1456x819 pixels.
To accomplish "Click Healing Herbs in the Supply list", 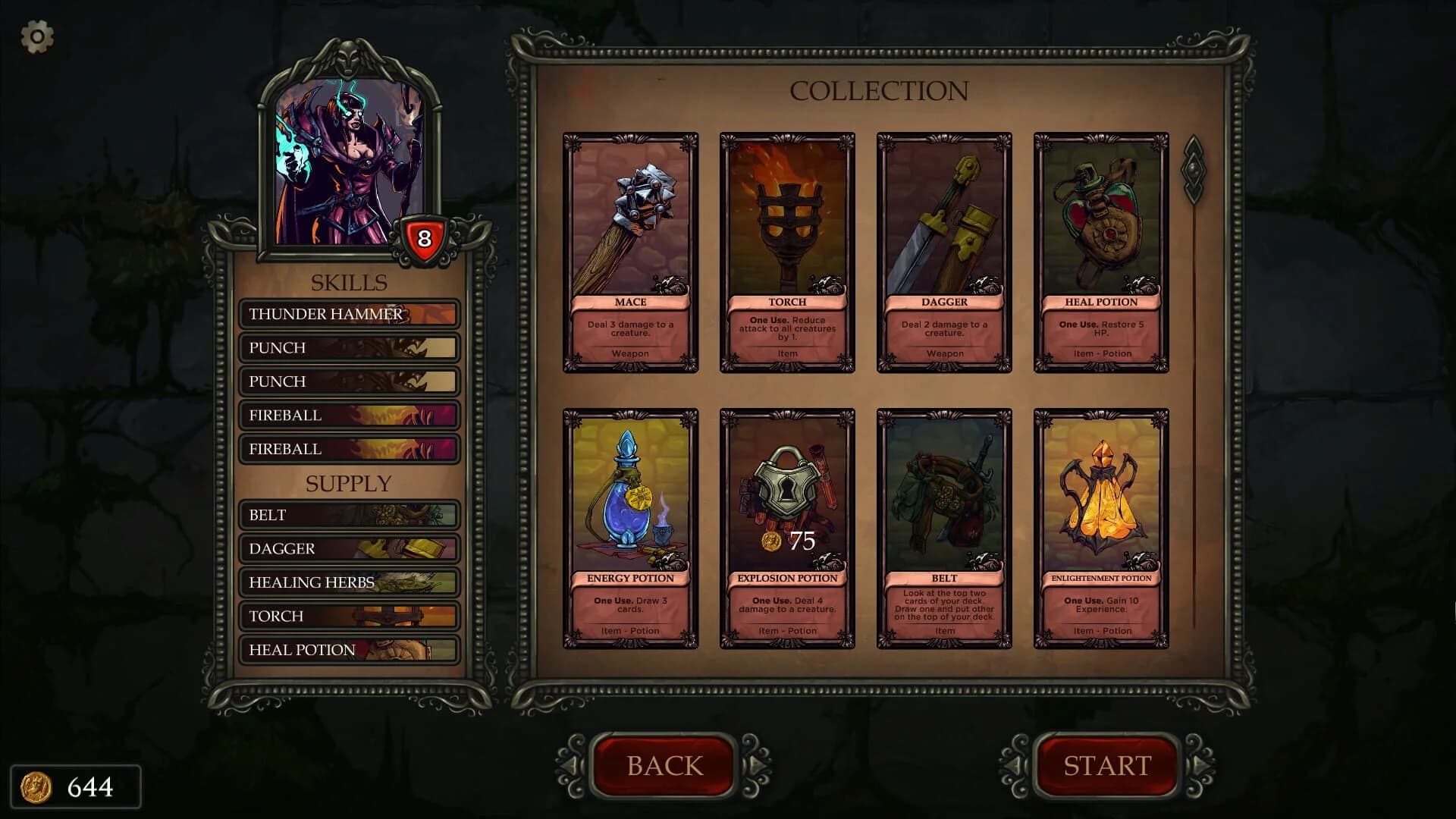I will tap(349, 582).
